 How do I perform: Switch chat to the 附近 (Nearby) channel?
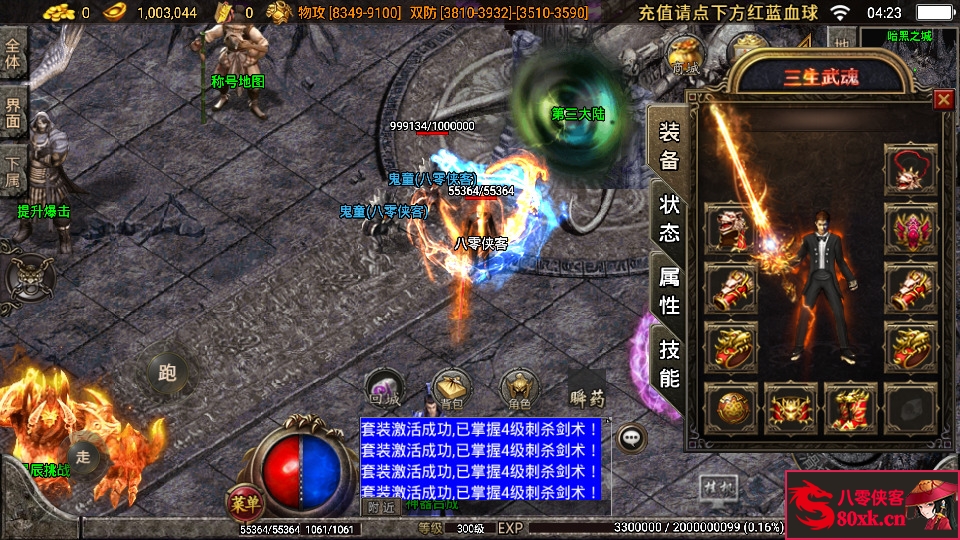tap(380, 506)
